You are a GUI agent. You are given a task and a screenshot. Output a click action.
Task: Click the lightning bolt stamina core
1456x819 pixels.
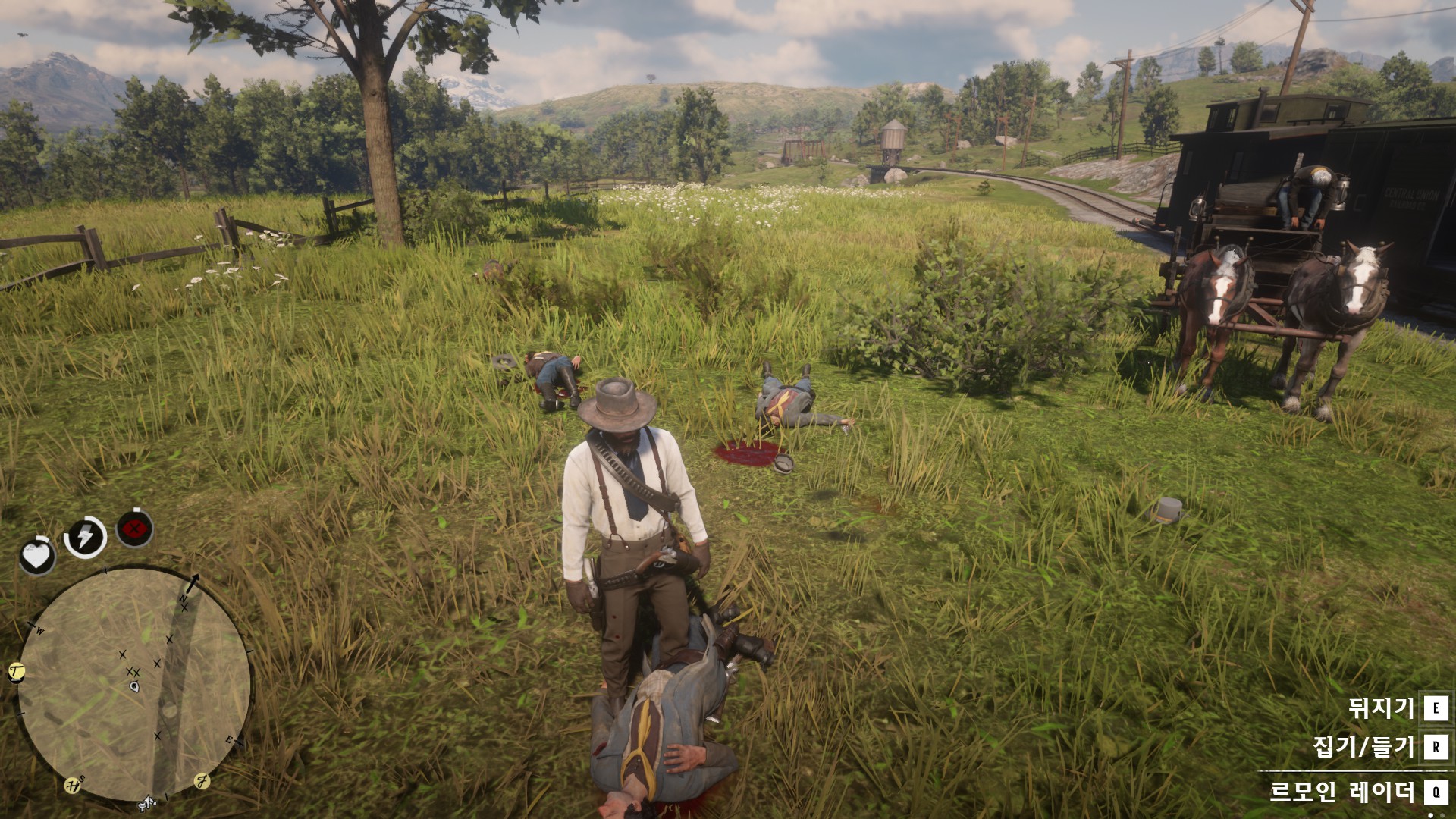pos(86,537)
